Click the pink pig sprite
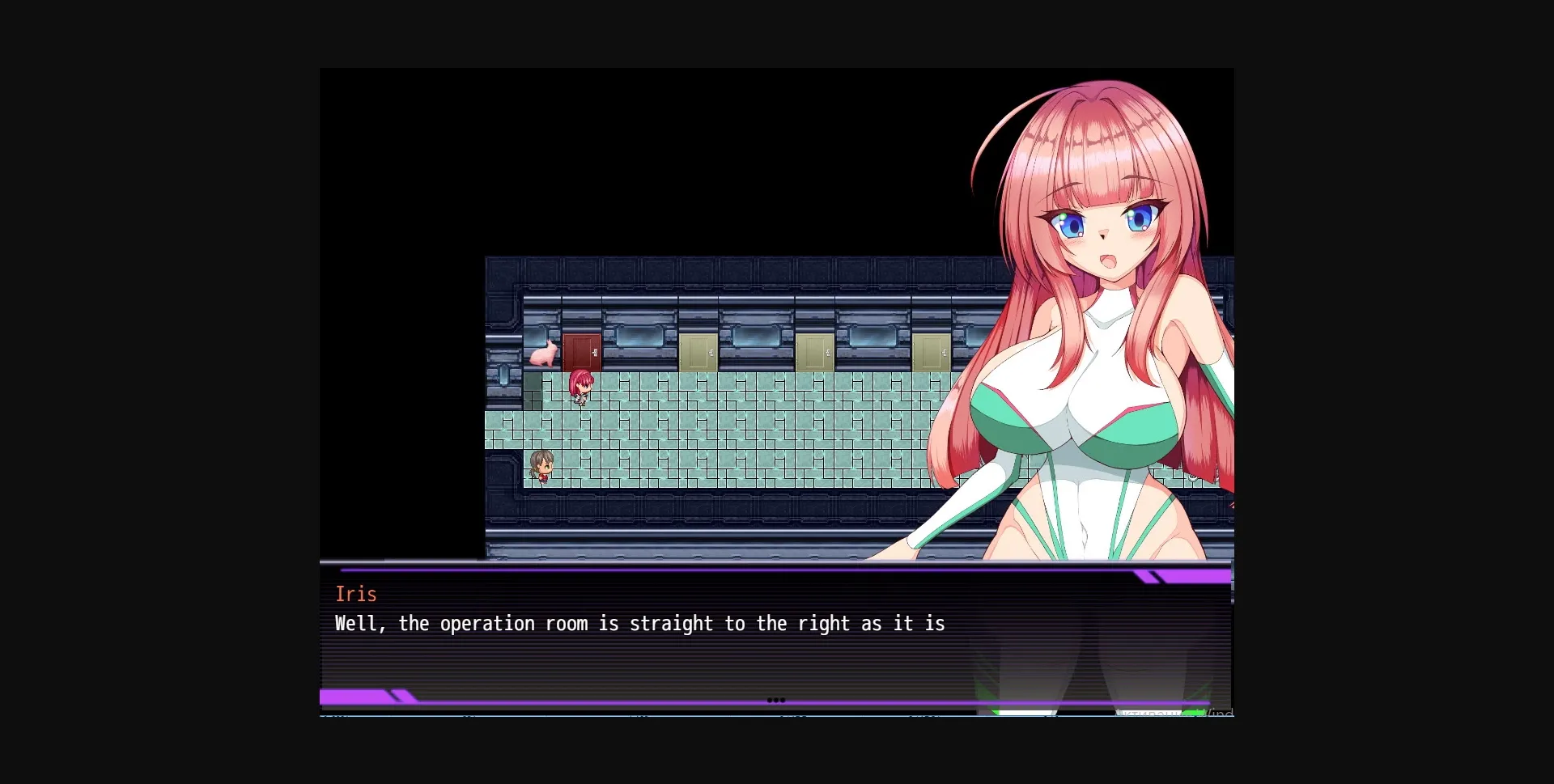 (x=543, y=354)
